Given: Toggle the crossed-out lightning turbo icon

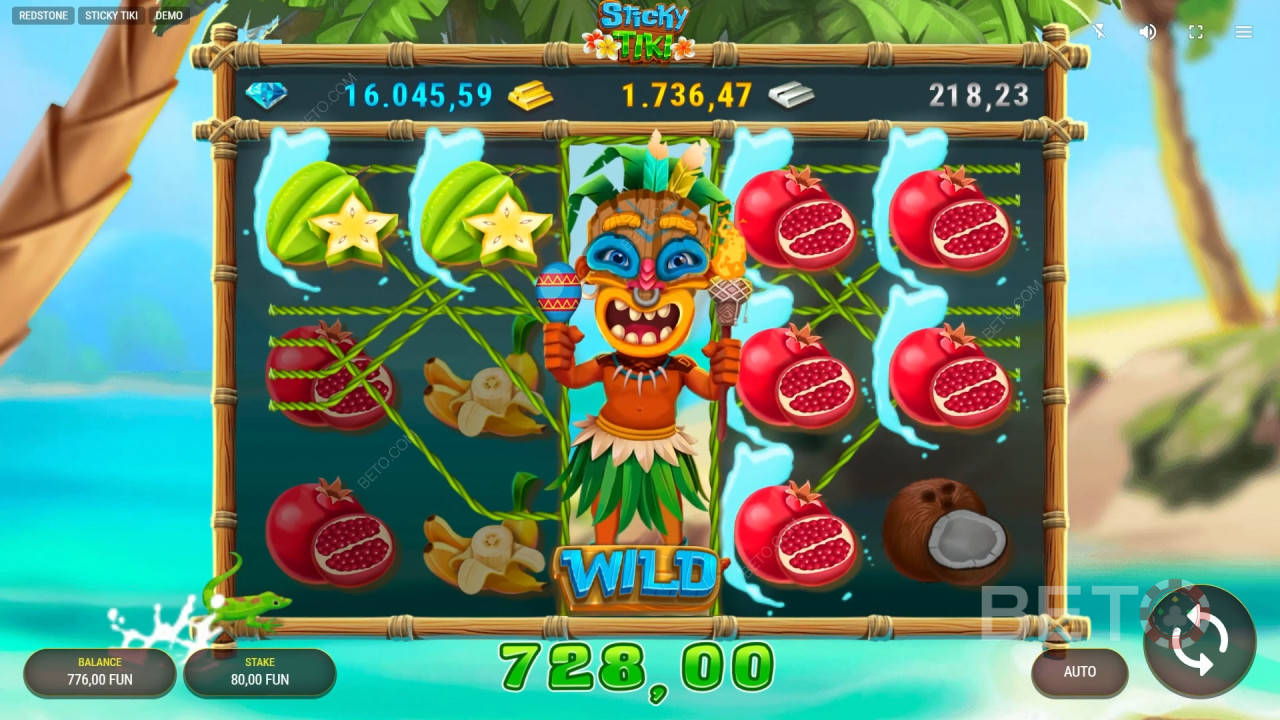Looking at the screenshot, I should [x=1099, y=32].
